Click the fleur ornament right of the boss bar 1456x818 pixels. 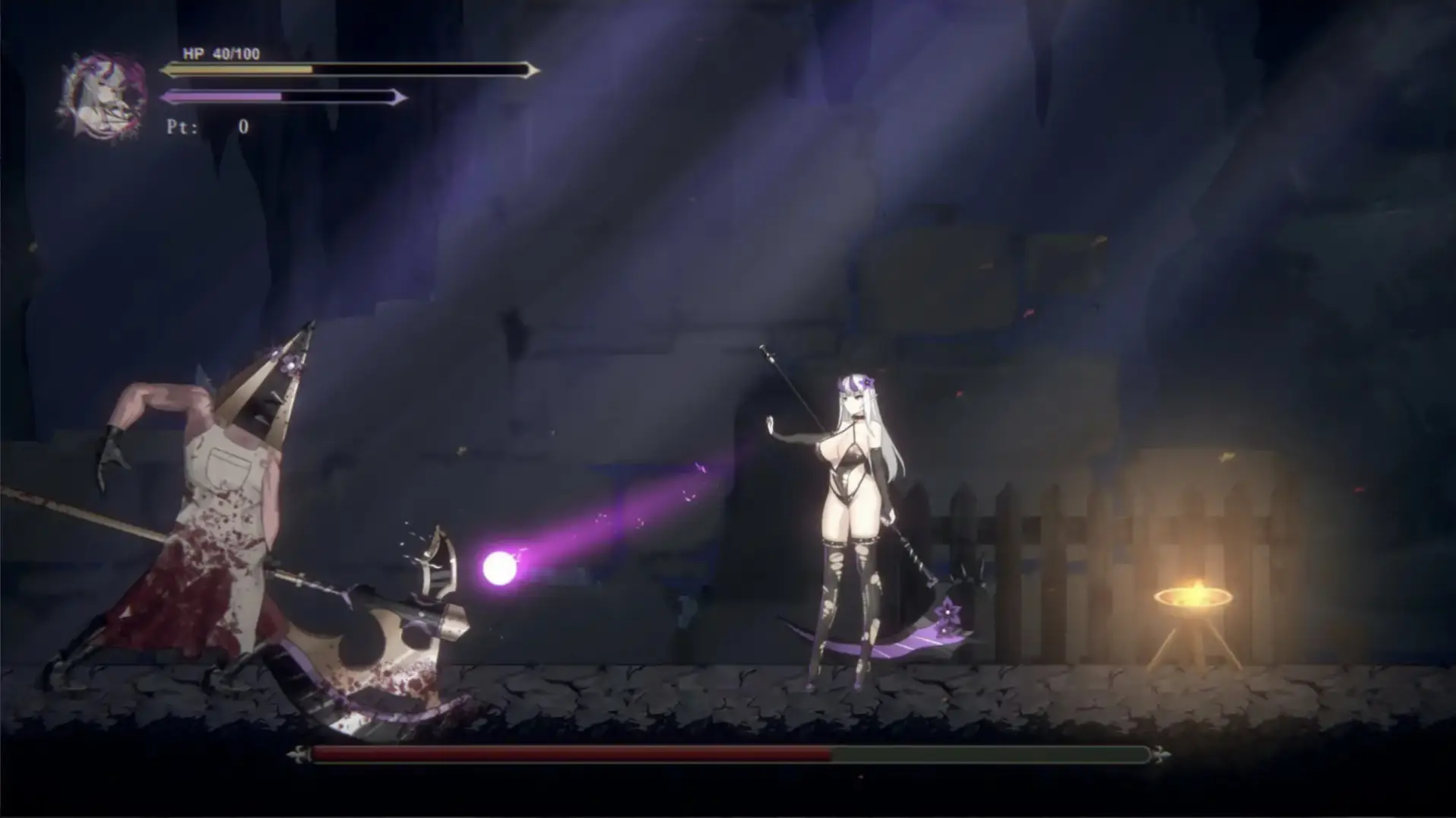pos(1160,755)
